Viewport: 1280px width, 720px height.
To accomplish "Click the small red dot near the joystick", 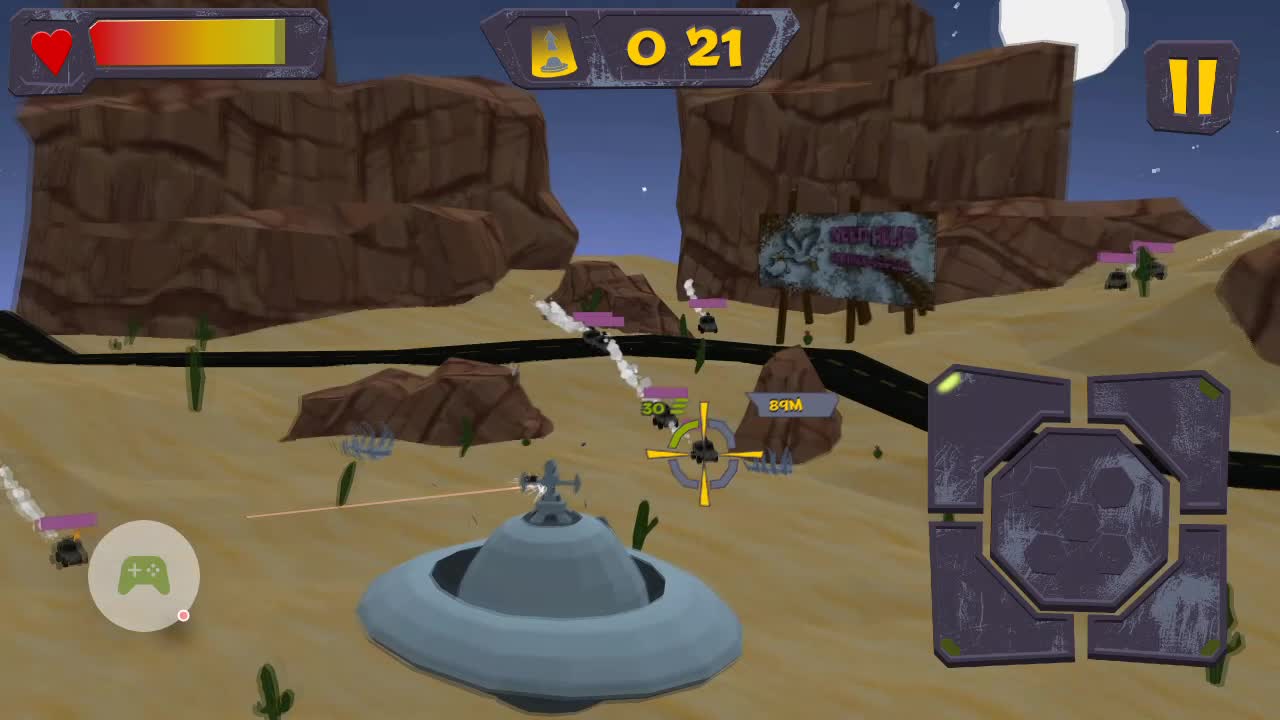I will [183, 616].
